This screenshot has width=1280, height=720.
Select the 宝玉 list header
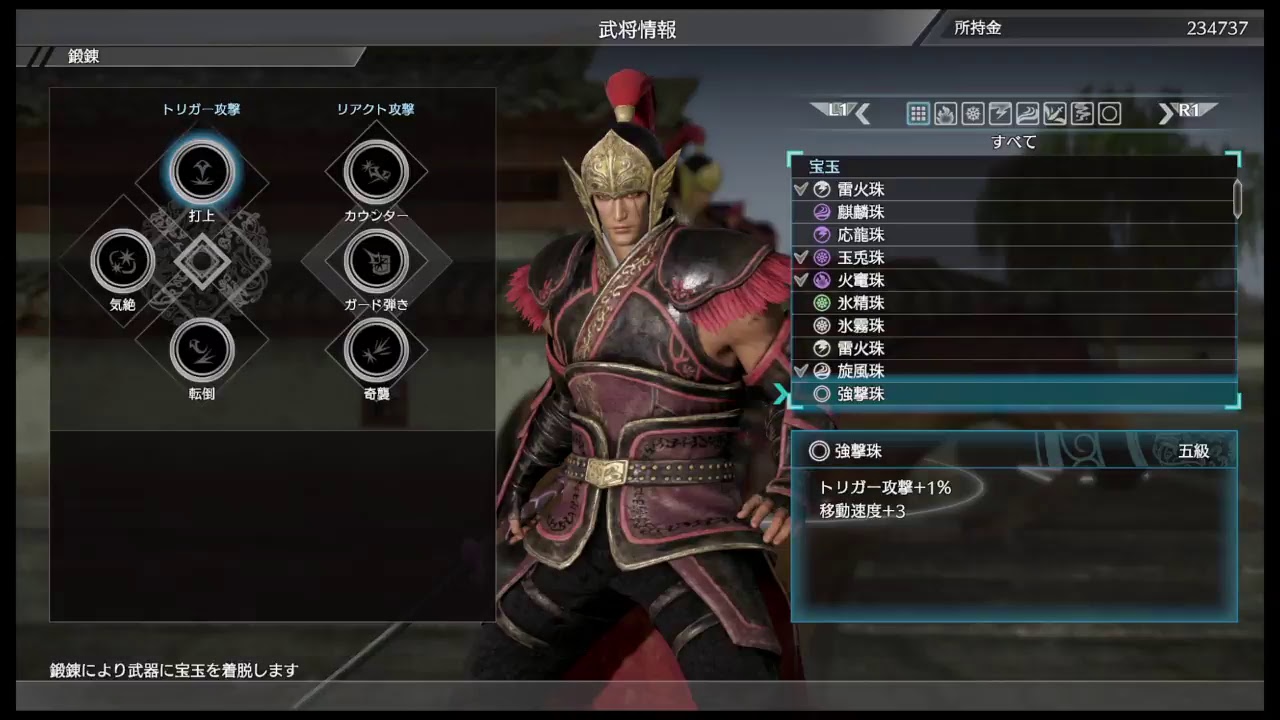[x=824, y=166]
